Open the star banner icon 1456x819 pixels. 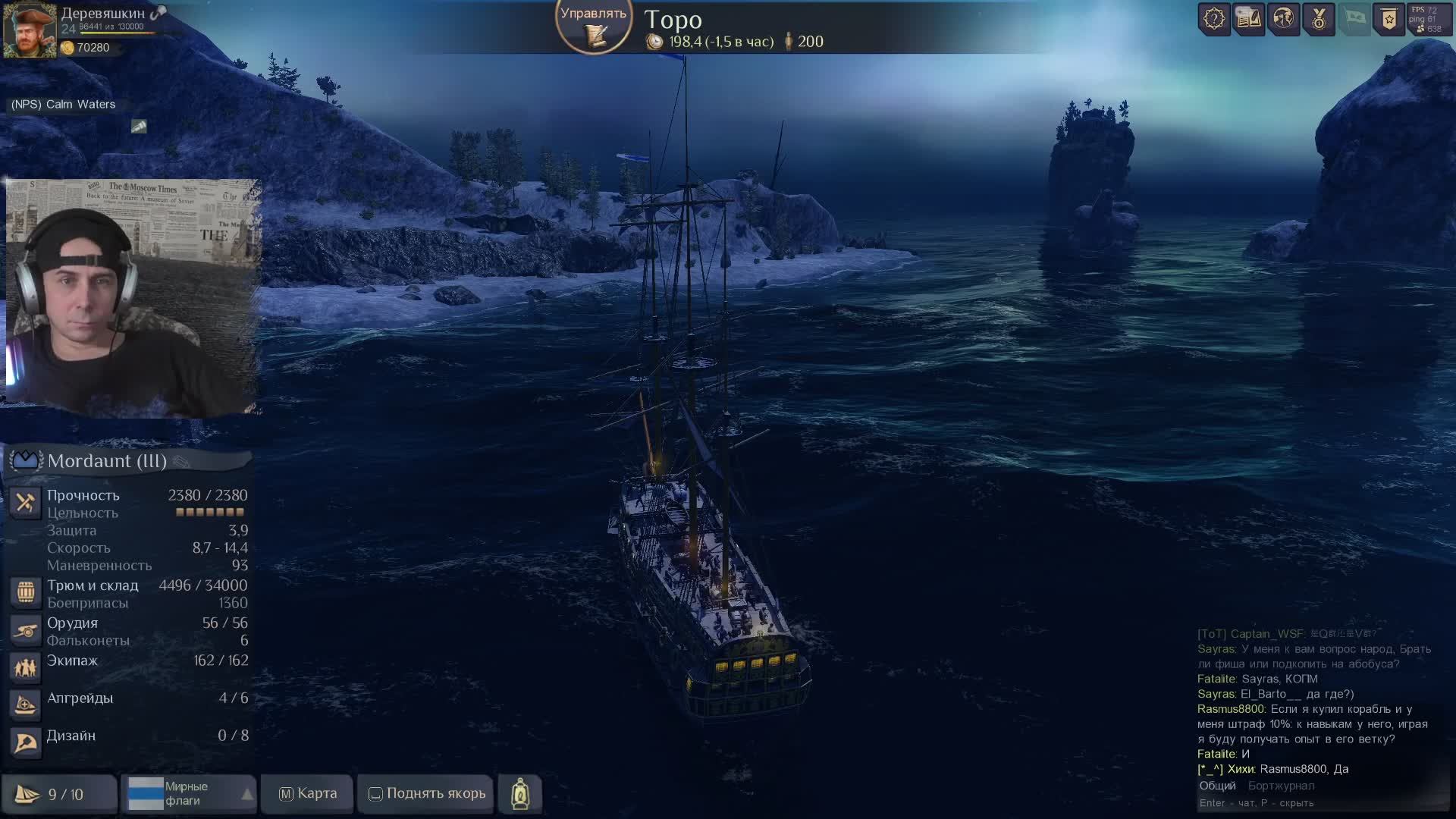pos(1389,19)
